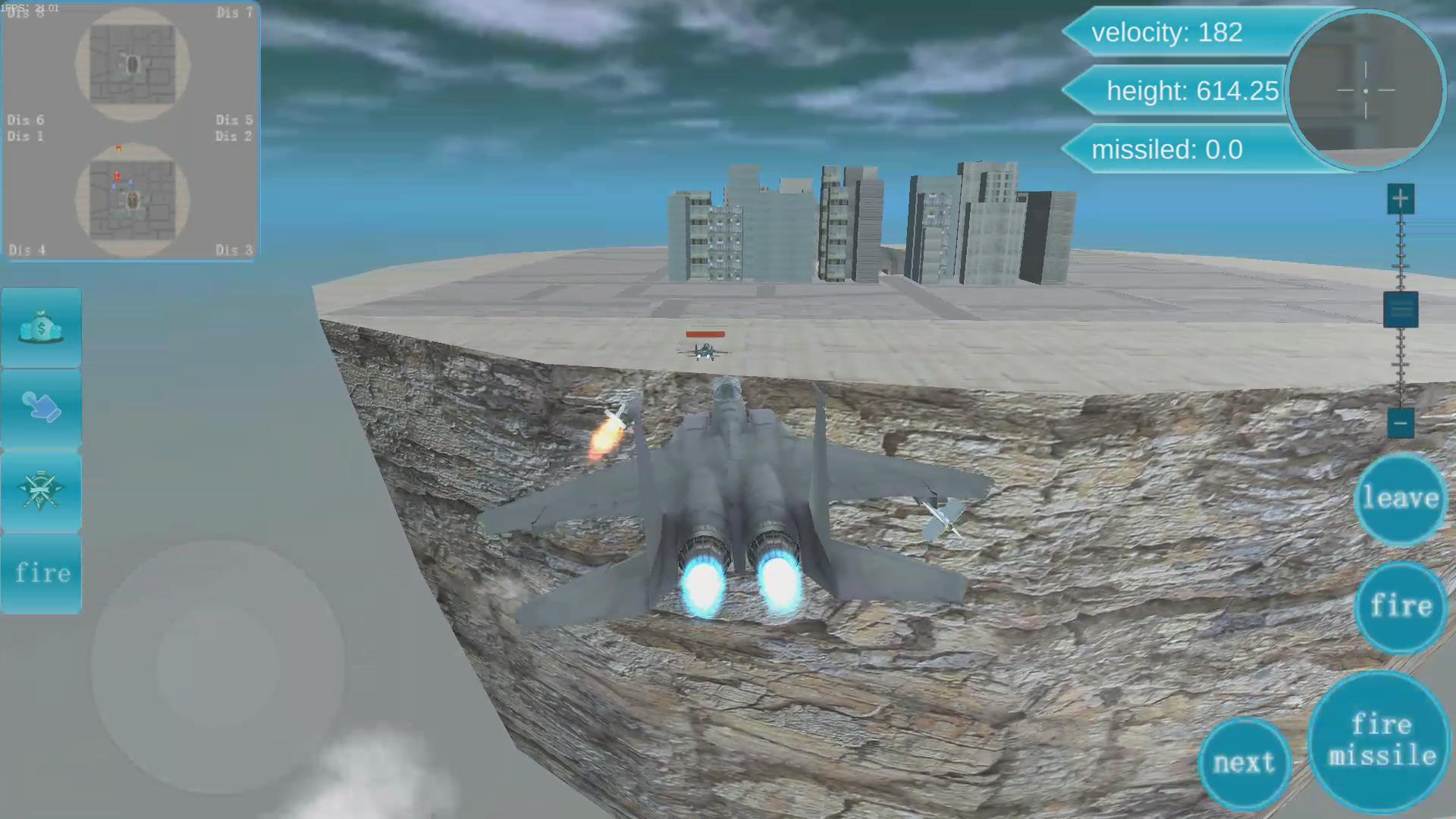Image resolution: width=1456 pixels, height=819 pixels.
Task: Select Dis 3 on the minimap panel
Action: 234,250
